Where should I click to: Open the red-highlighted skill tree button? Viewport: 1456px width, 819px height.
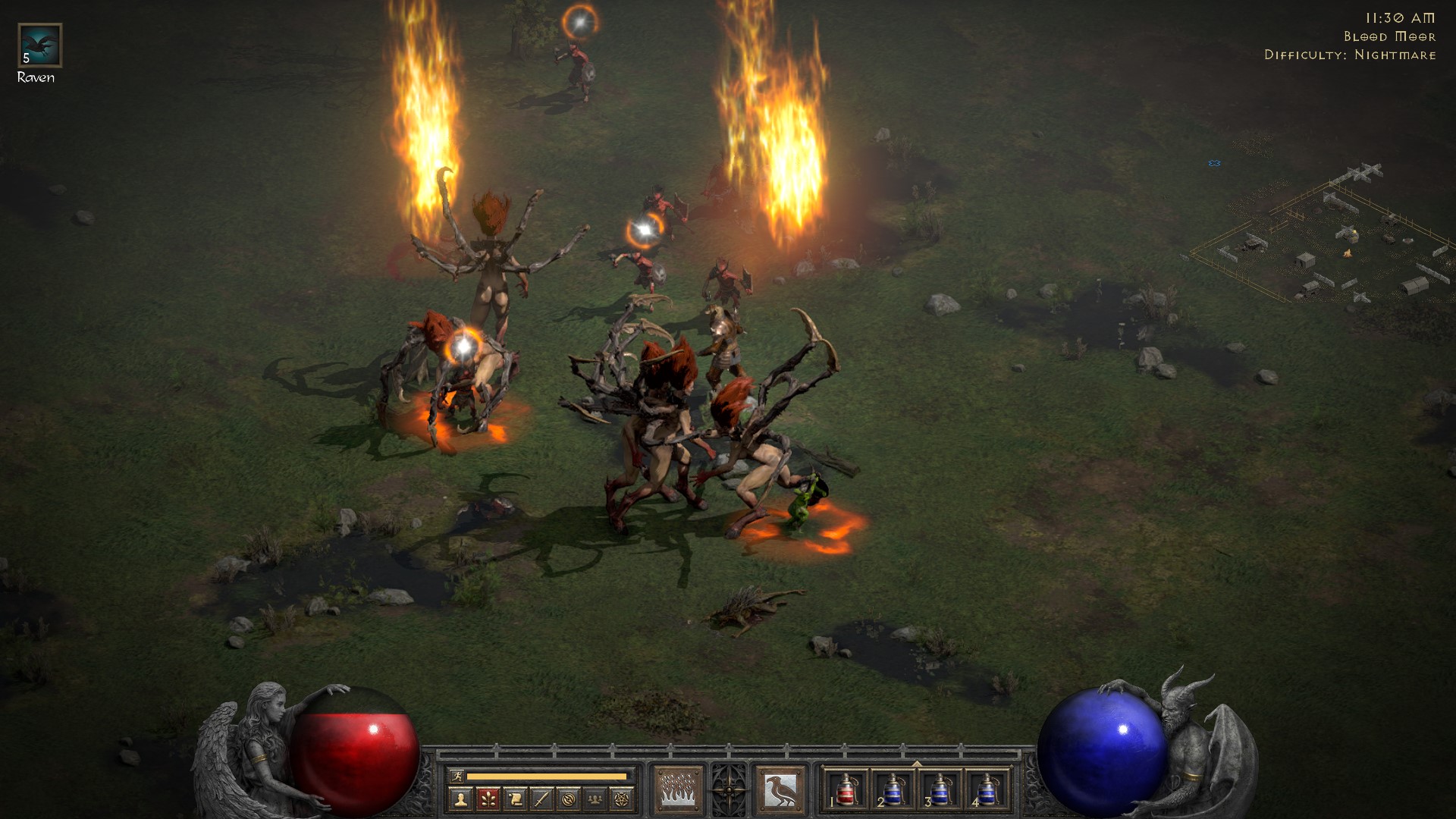click(x=488, y=799)
